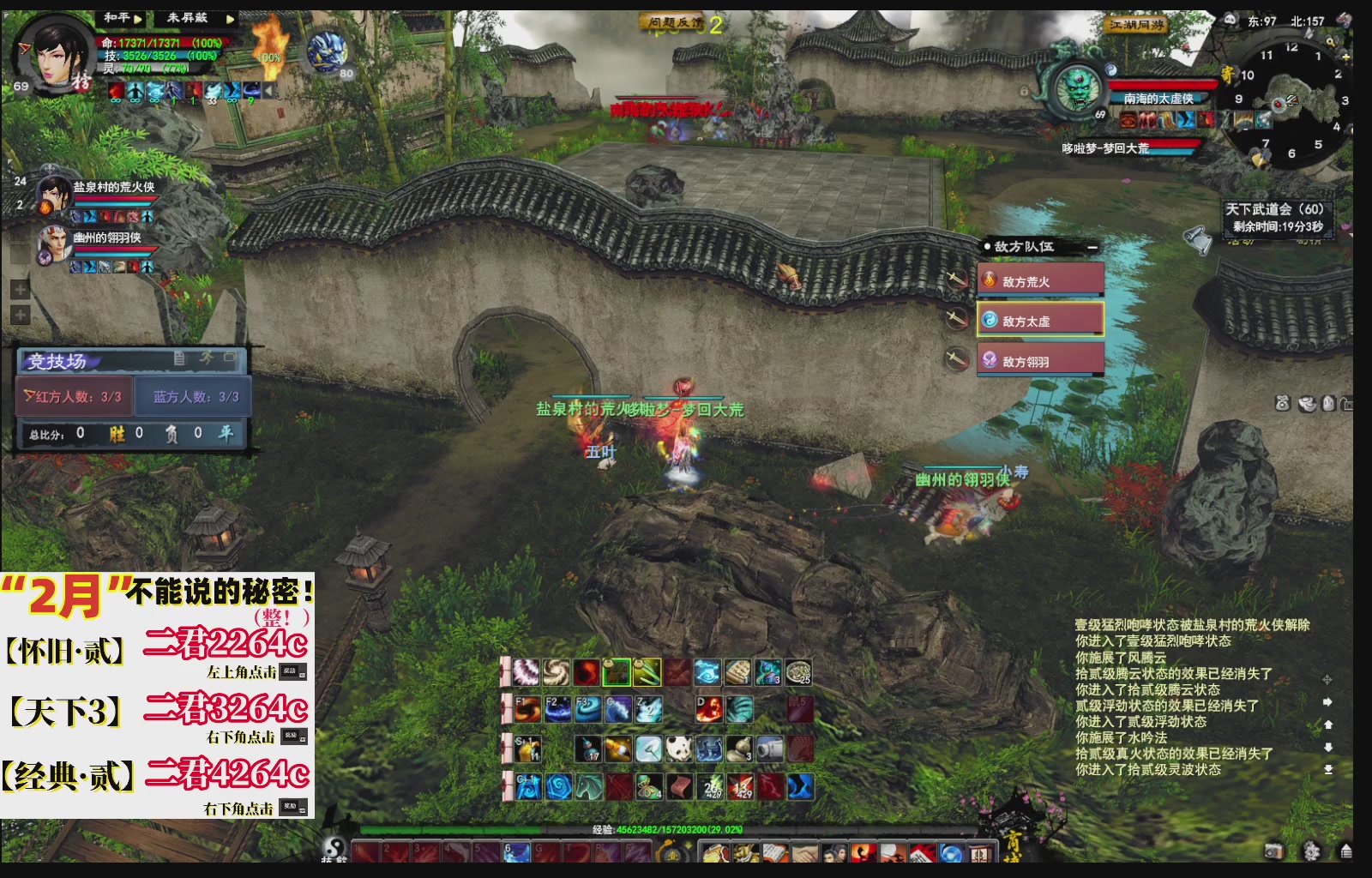
Task: Open settings with the gear icon
Action: tap(1310, 851)
